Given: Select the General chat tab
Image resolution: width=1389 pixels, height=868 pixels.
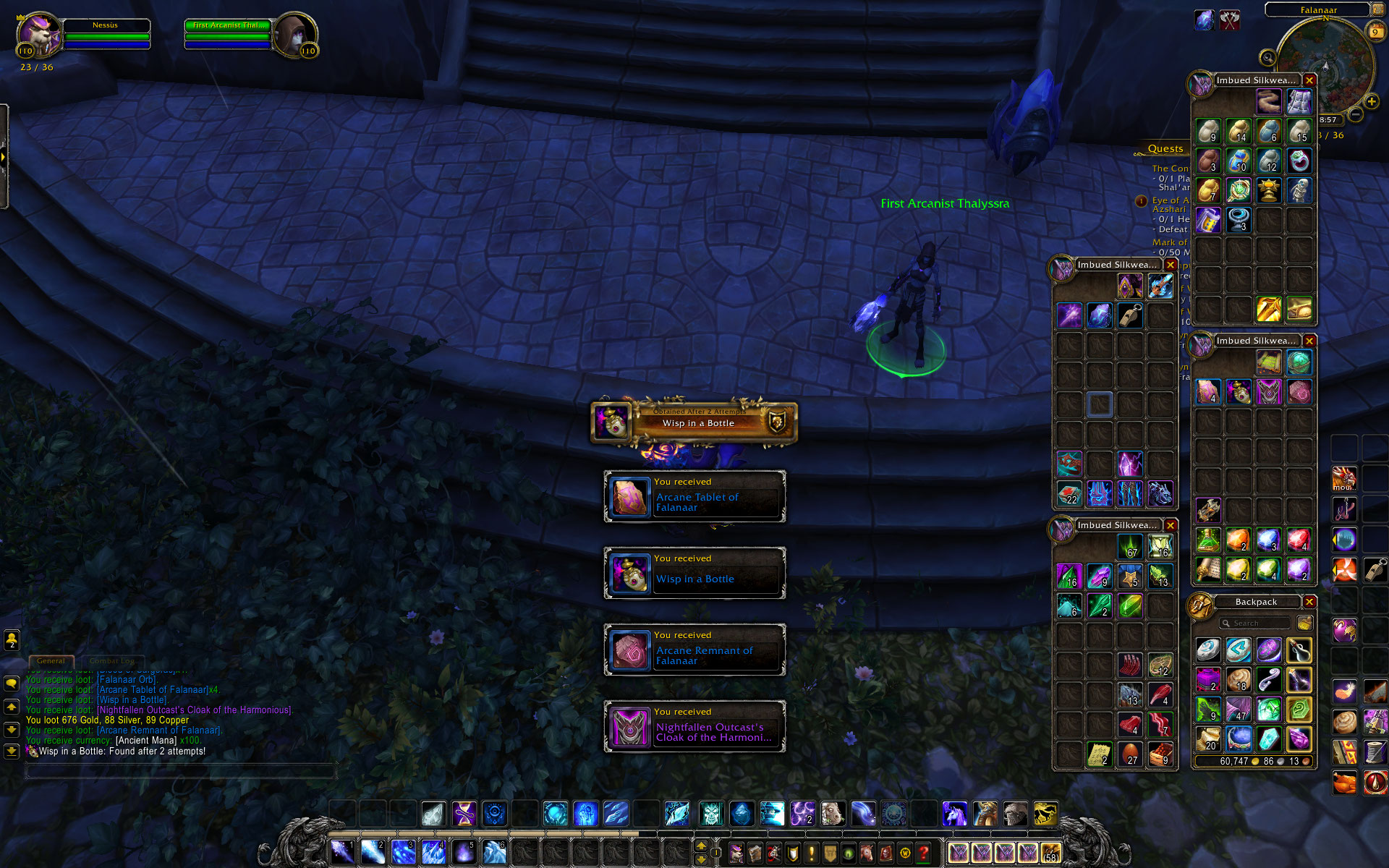Looking at the screenshot, I should (51, 660).
